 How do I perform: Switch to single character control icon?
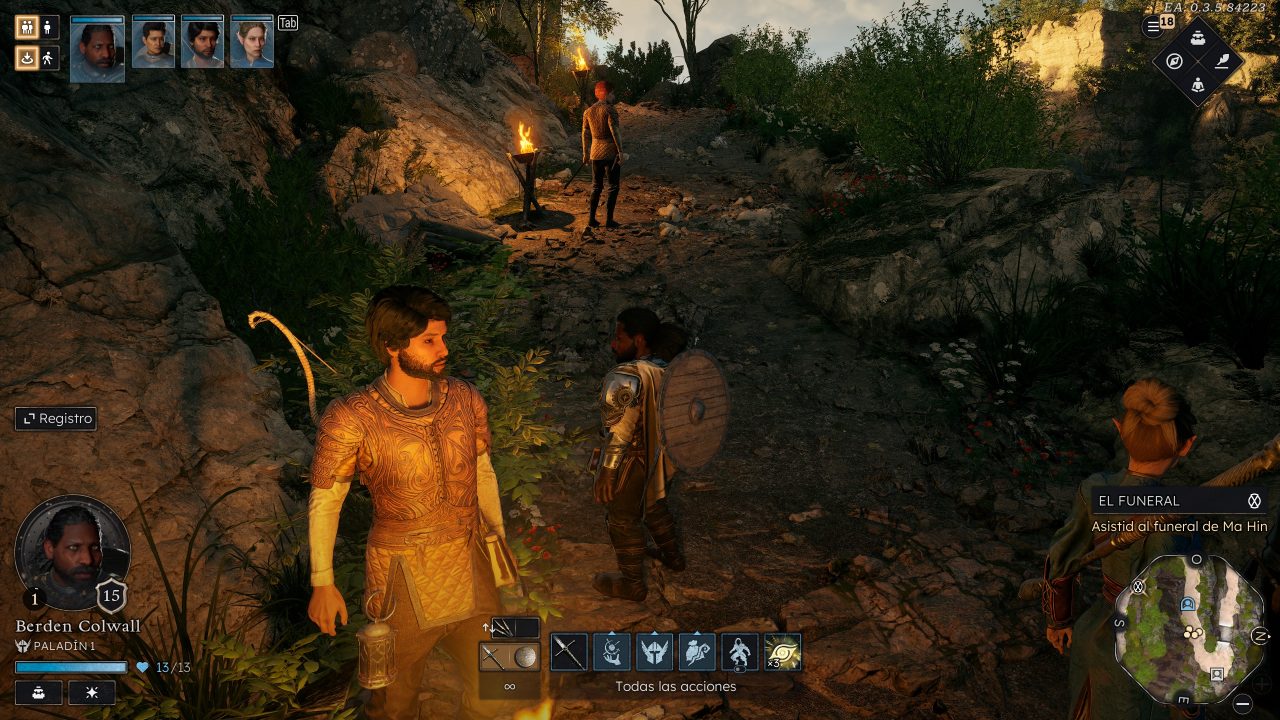[48, 27]
